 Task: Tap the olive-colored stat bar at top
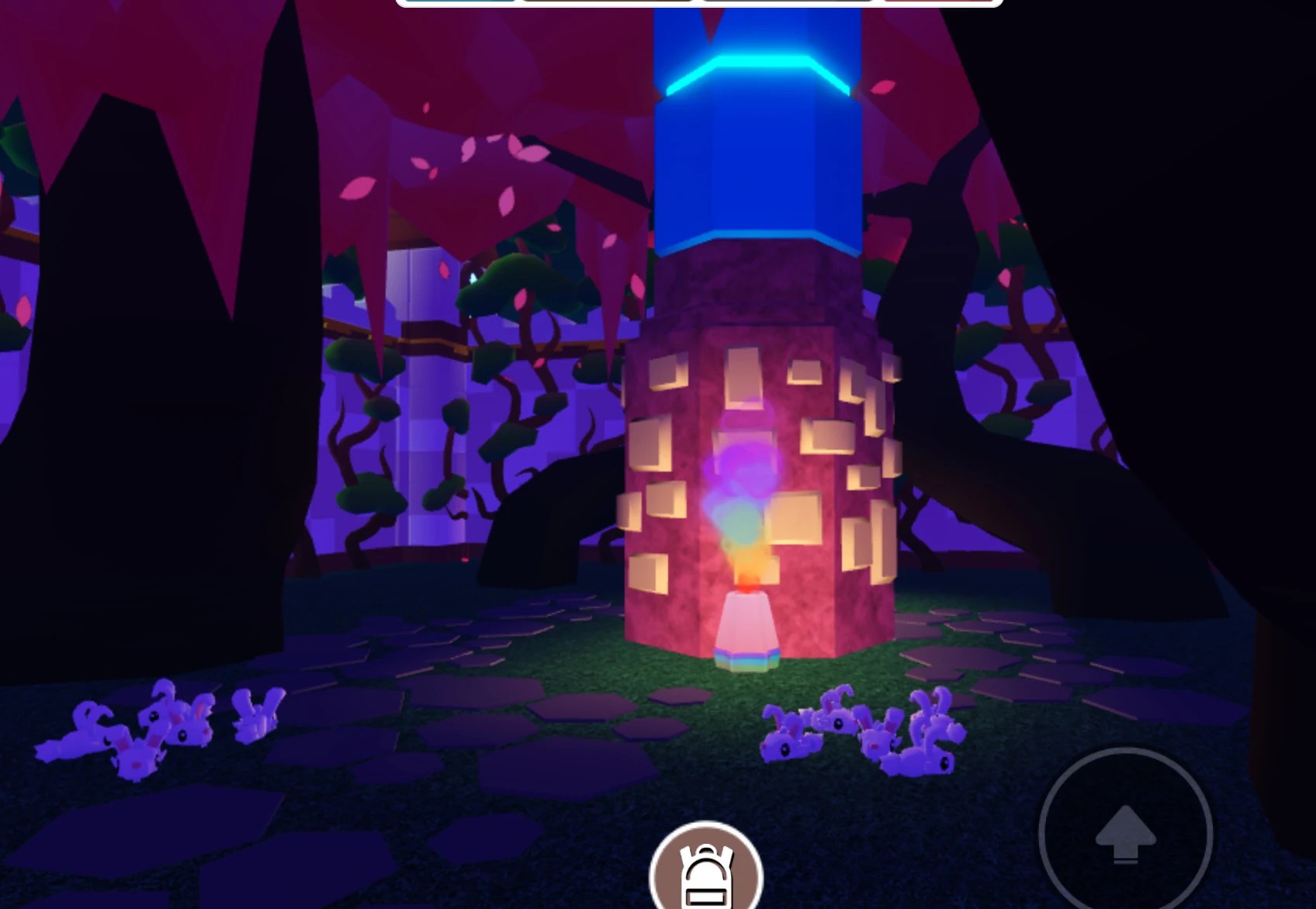pyautogui.click(x=605, y=4)
